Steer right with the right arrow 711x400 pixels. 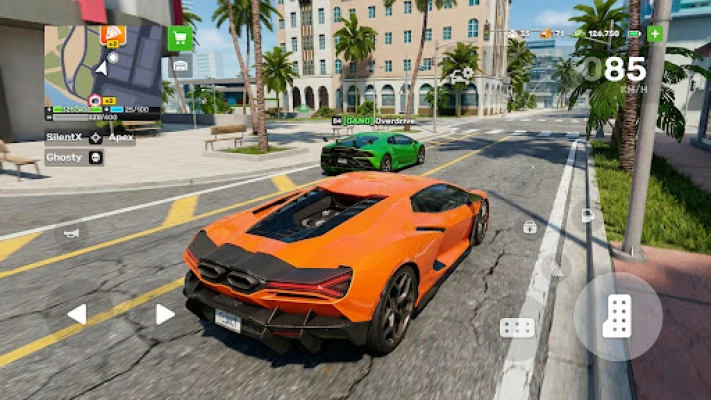[164, 314]
